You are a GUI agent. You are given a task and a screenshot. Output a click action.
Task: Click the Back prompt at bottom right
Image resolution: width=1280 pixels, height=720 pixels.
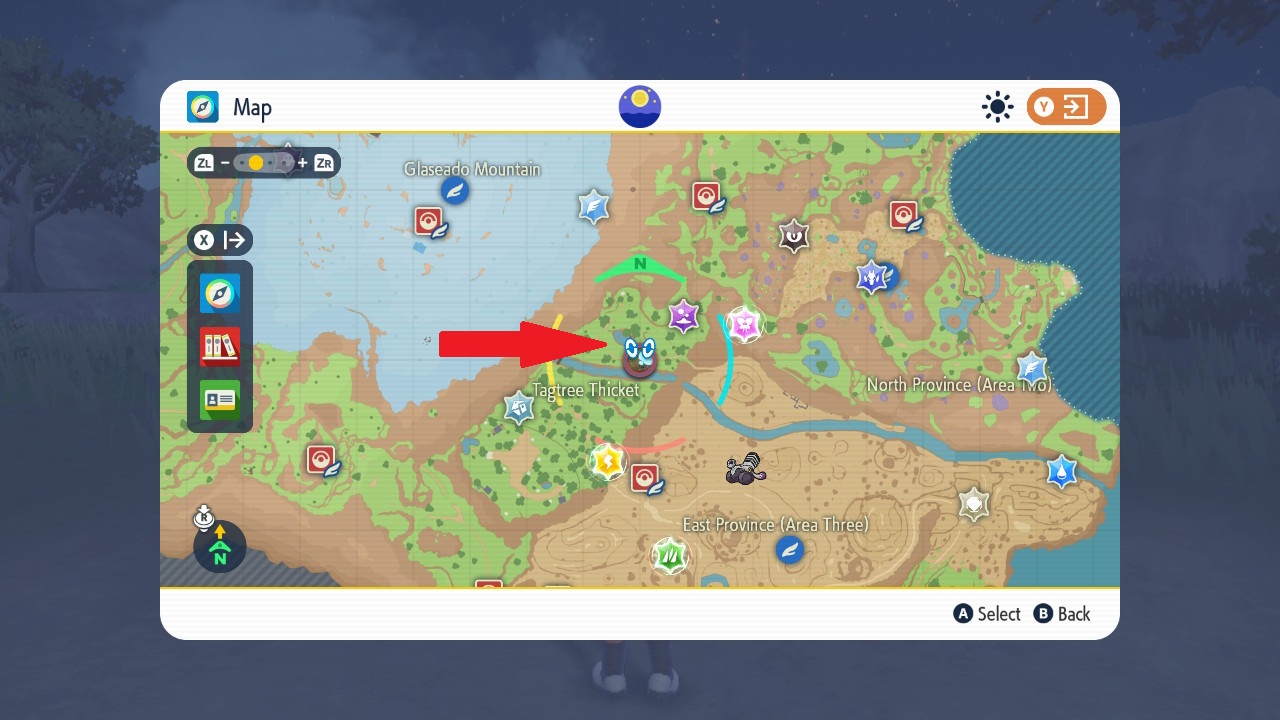click(x=1063, y=614)
